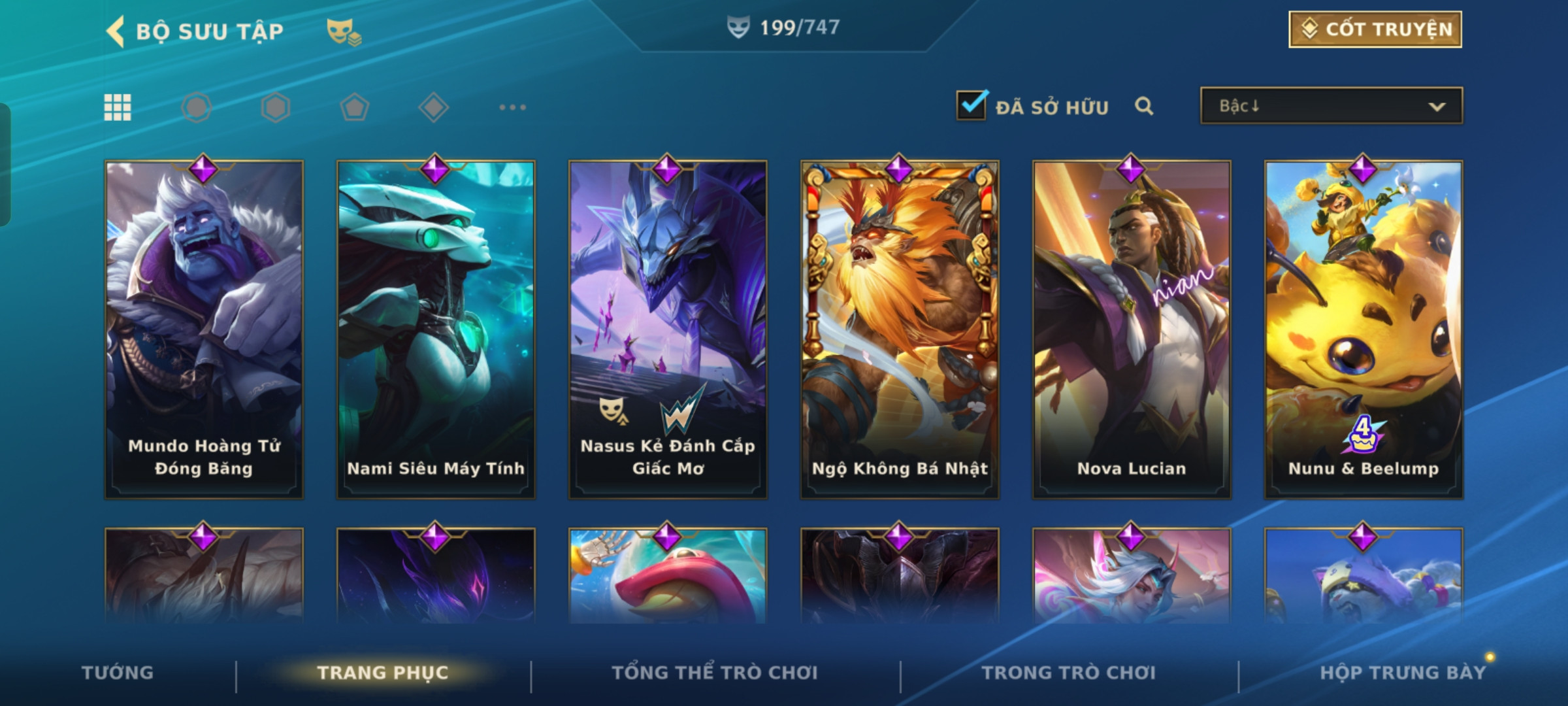The height and width of the screenshot is (706, 1568).
Task: Show more rarity filters via three dots
Action: (512, 107)
